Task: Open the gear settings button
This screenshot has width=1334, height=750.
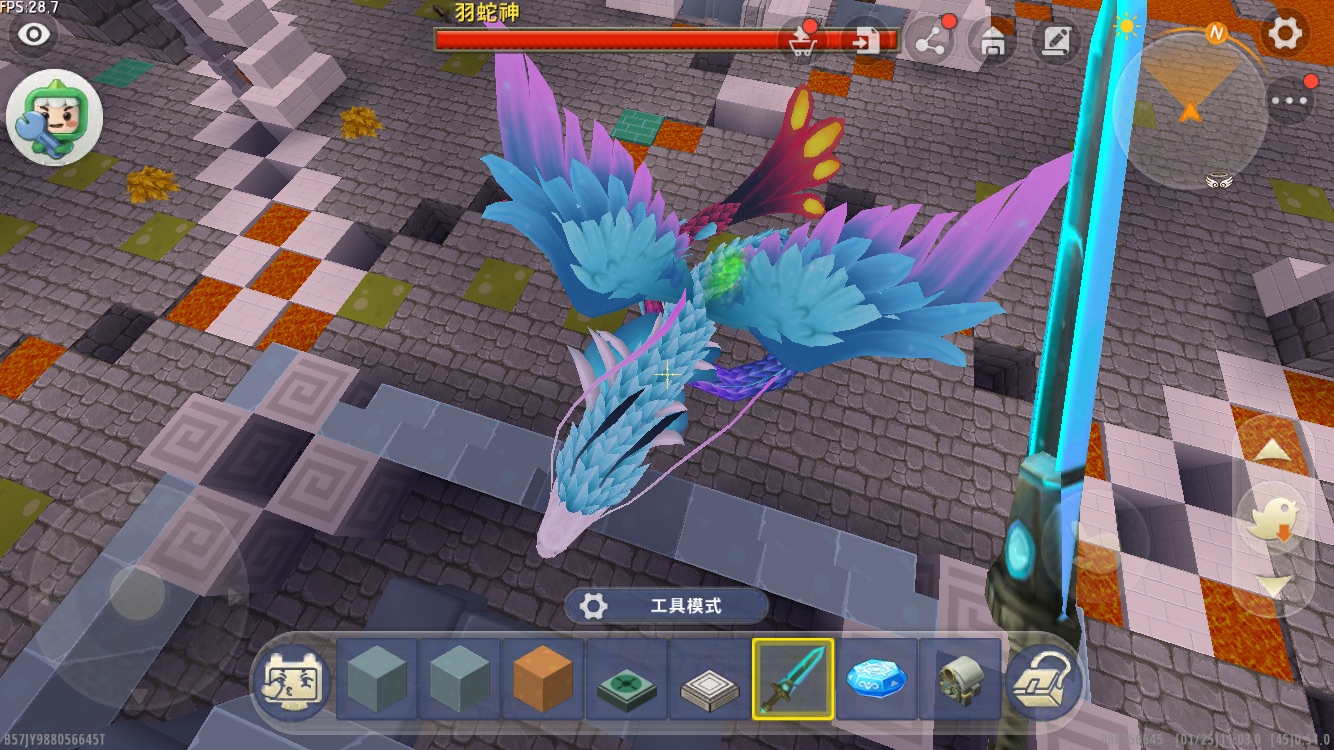Action: coord(1285,33)
